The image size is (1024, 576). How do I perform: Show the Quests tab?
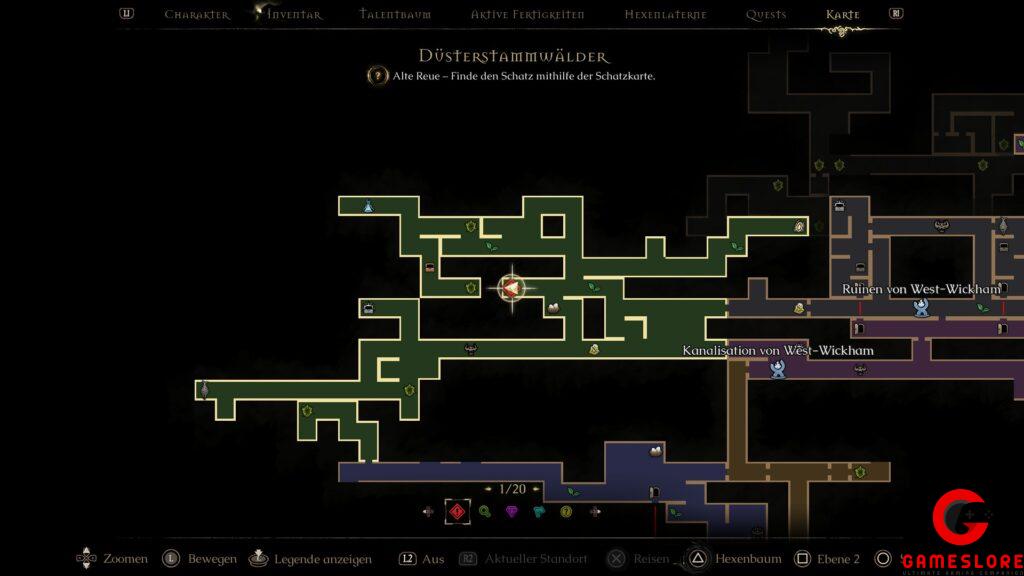(766, 15)
